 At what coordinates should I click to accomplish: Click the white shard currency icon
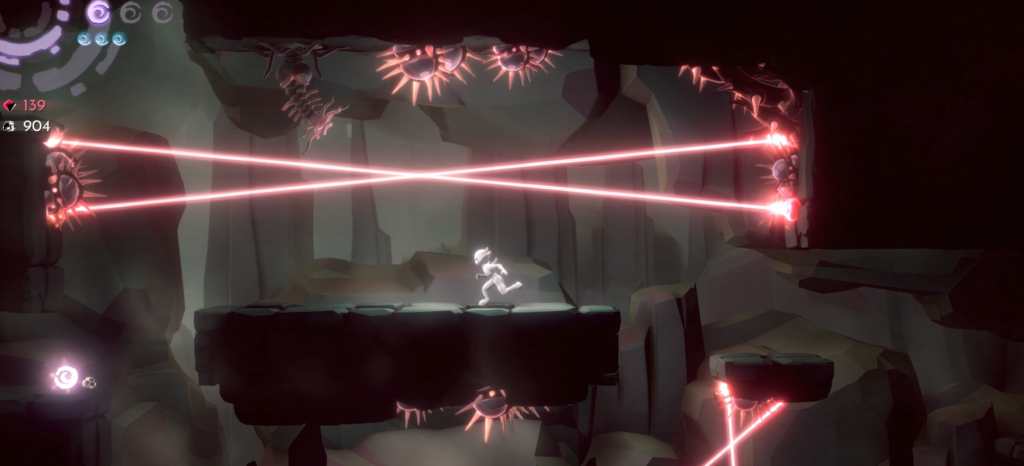[10, 126]
